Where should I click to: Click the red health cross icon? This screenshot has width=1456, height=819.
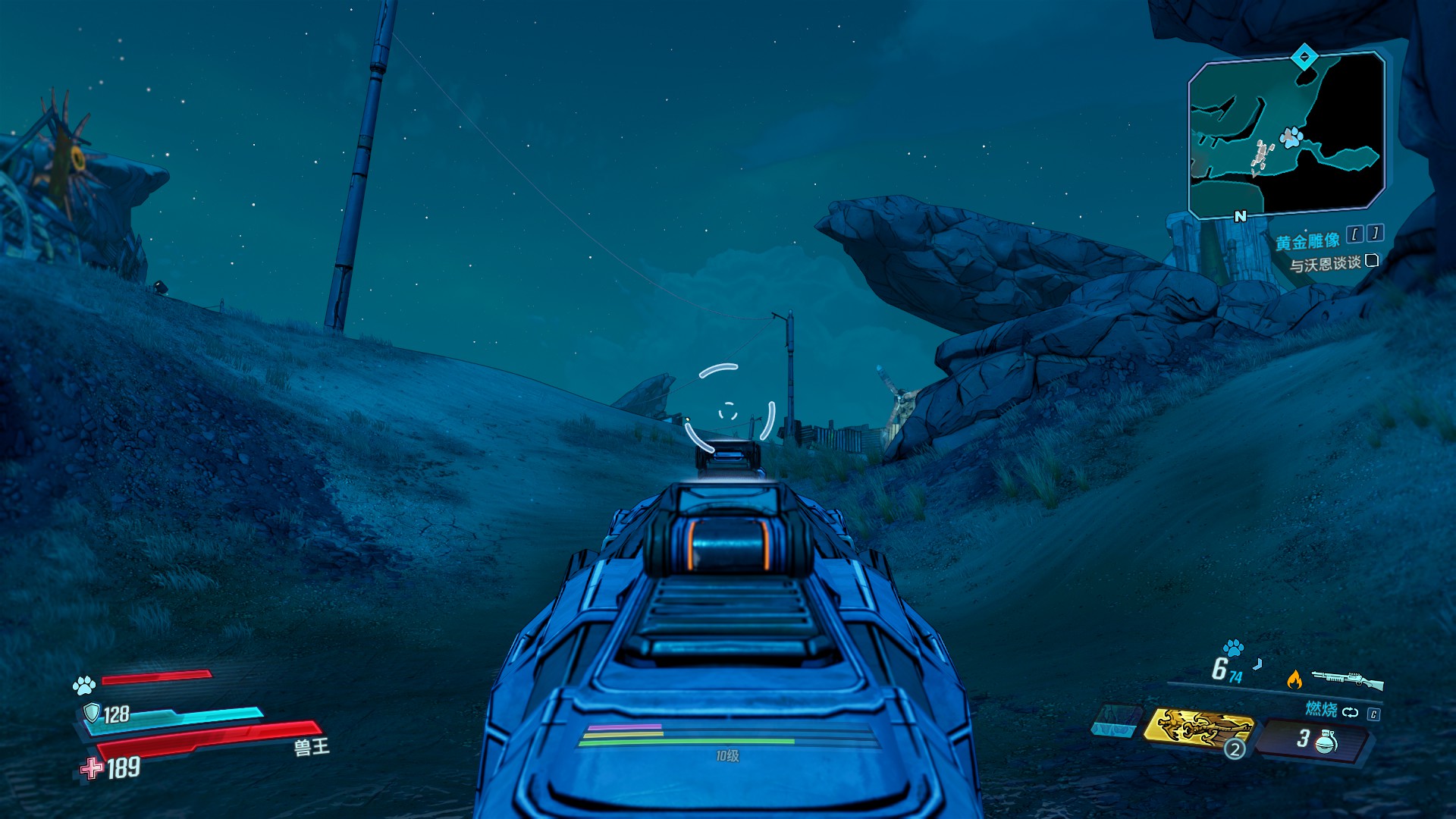[92, 768]
